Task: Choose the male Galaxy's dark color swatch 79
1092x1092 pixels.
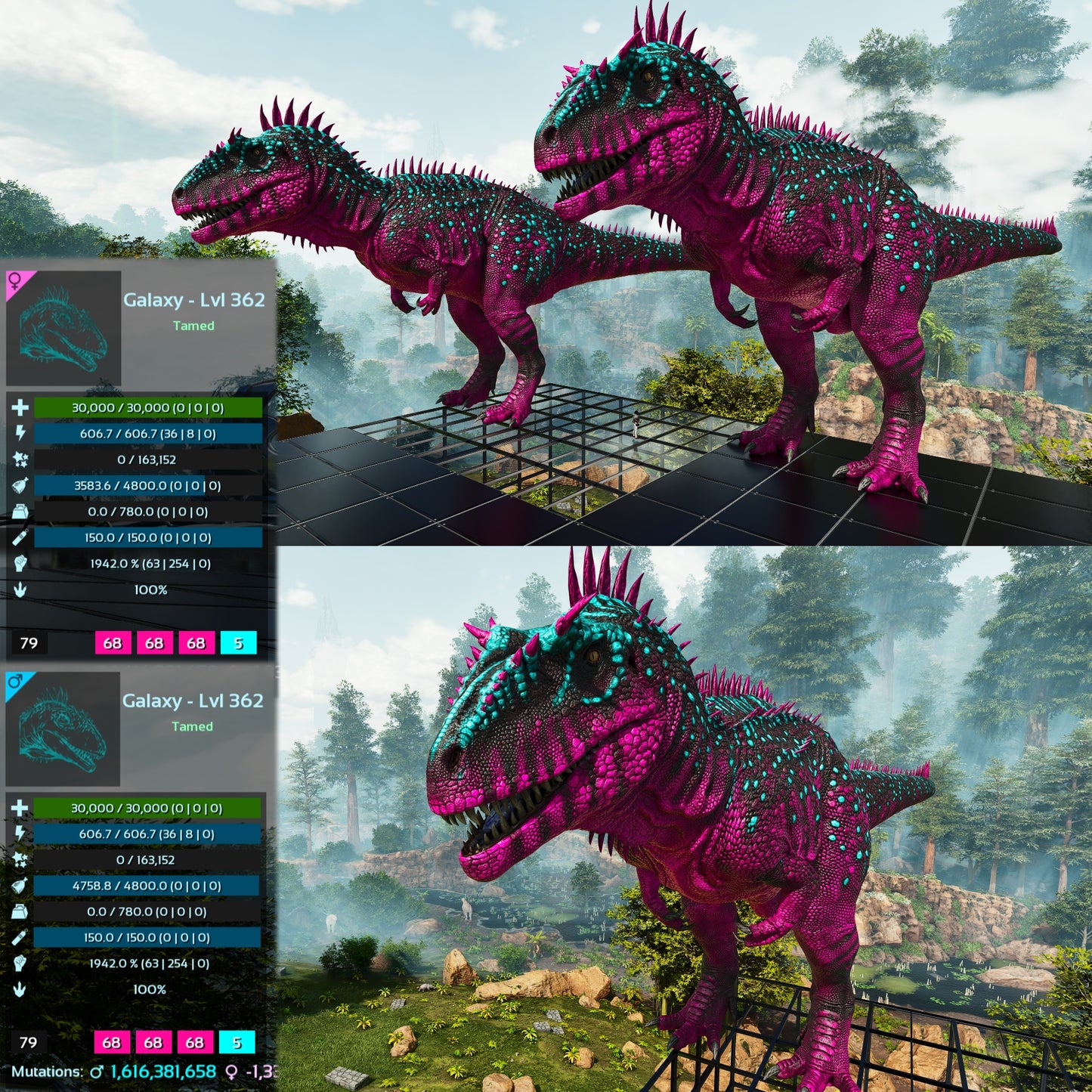Action: 28,1043
